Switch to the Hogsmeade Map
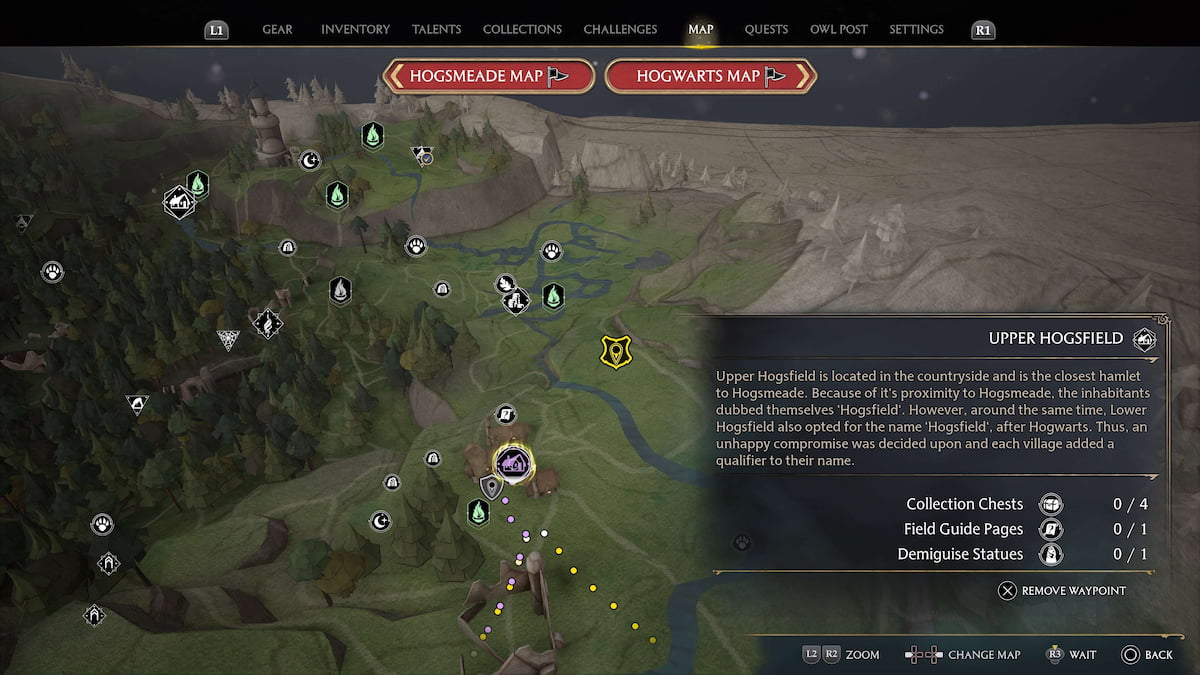The width and height of the screenshot is (1200, 675). 489,76
